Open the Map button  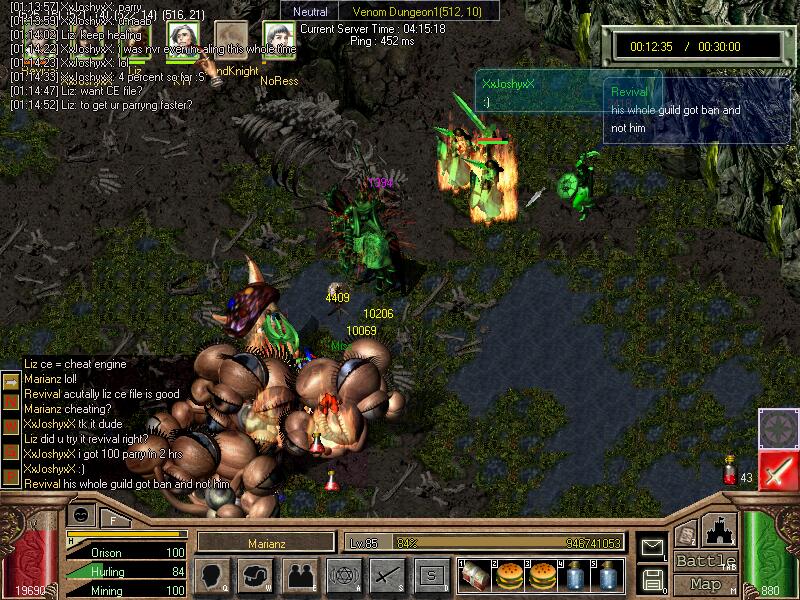706,584
